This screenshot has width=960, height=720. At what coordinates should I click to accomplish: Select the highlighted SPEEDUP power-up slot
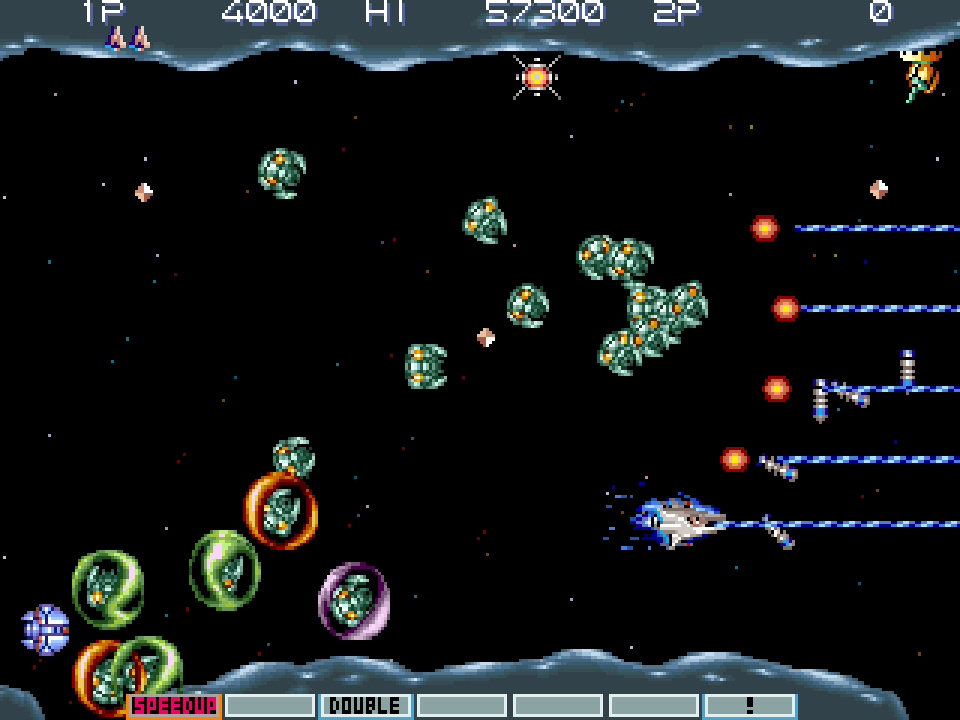point(174,705)
